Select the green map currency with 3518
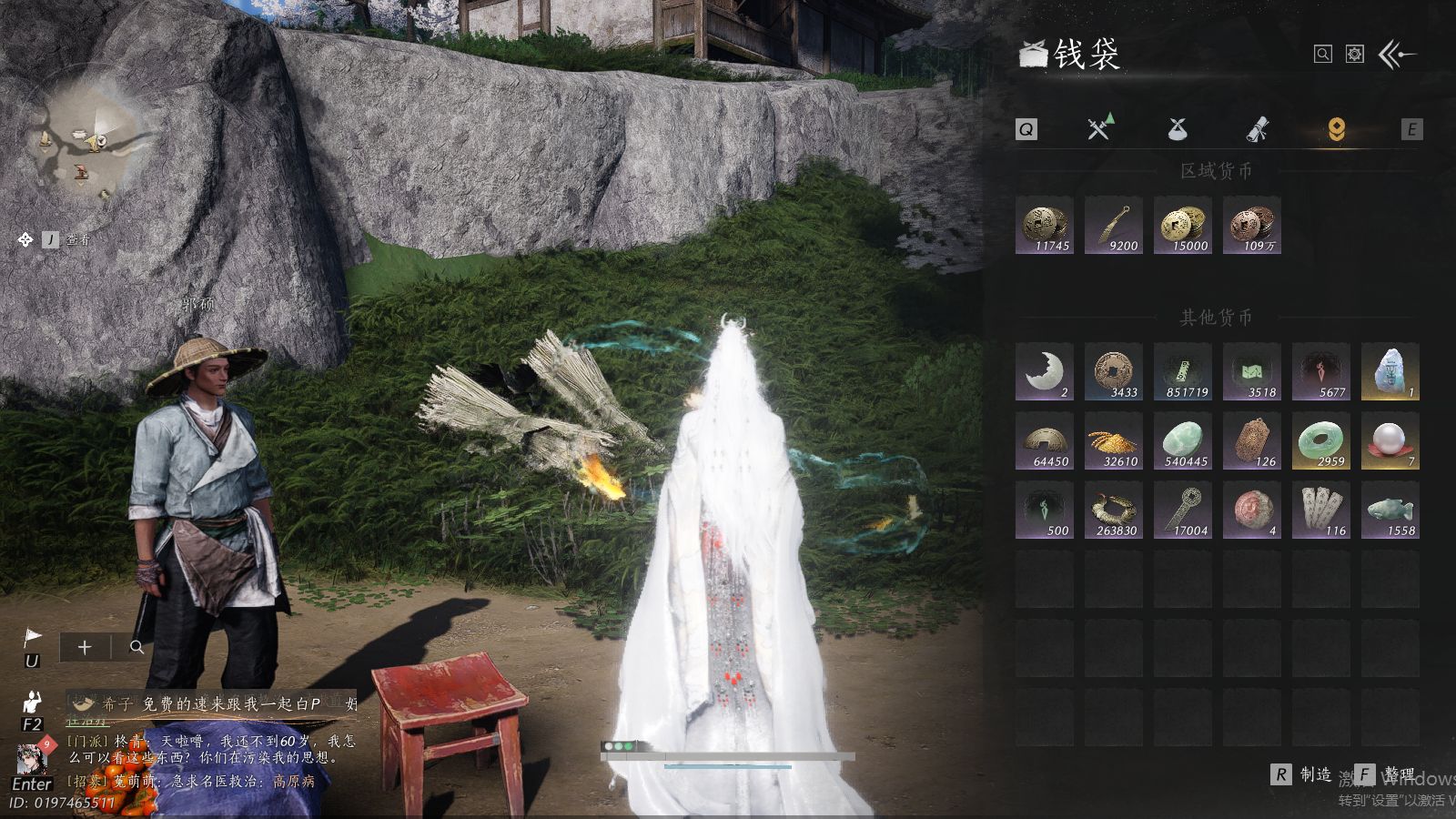Image resolution: width=1456 pixels, height=819 pixels. point(1251,371)
